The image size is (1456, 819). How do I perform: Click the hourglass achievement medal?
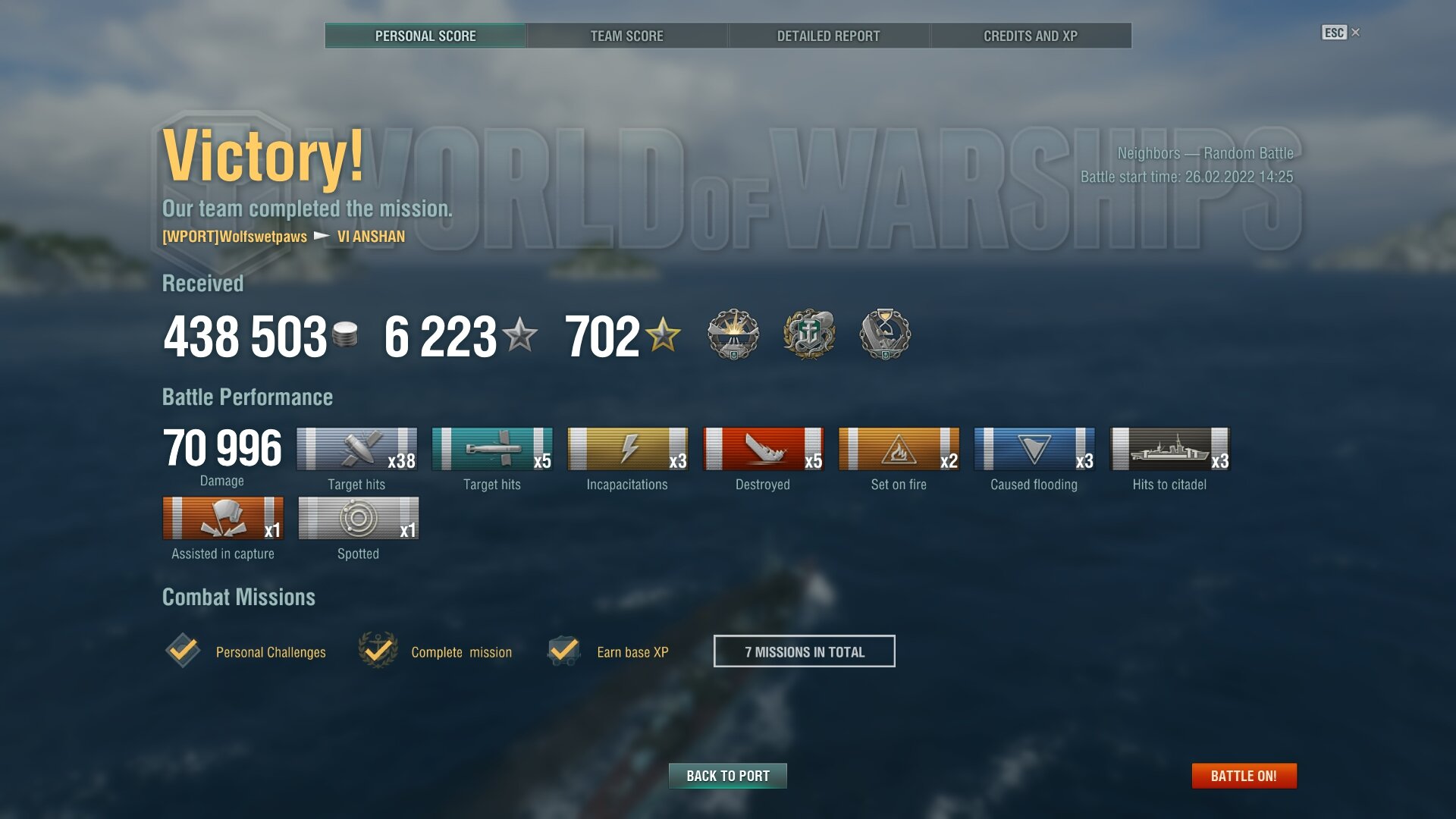point(884,334)
